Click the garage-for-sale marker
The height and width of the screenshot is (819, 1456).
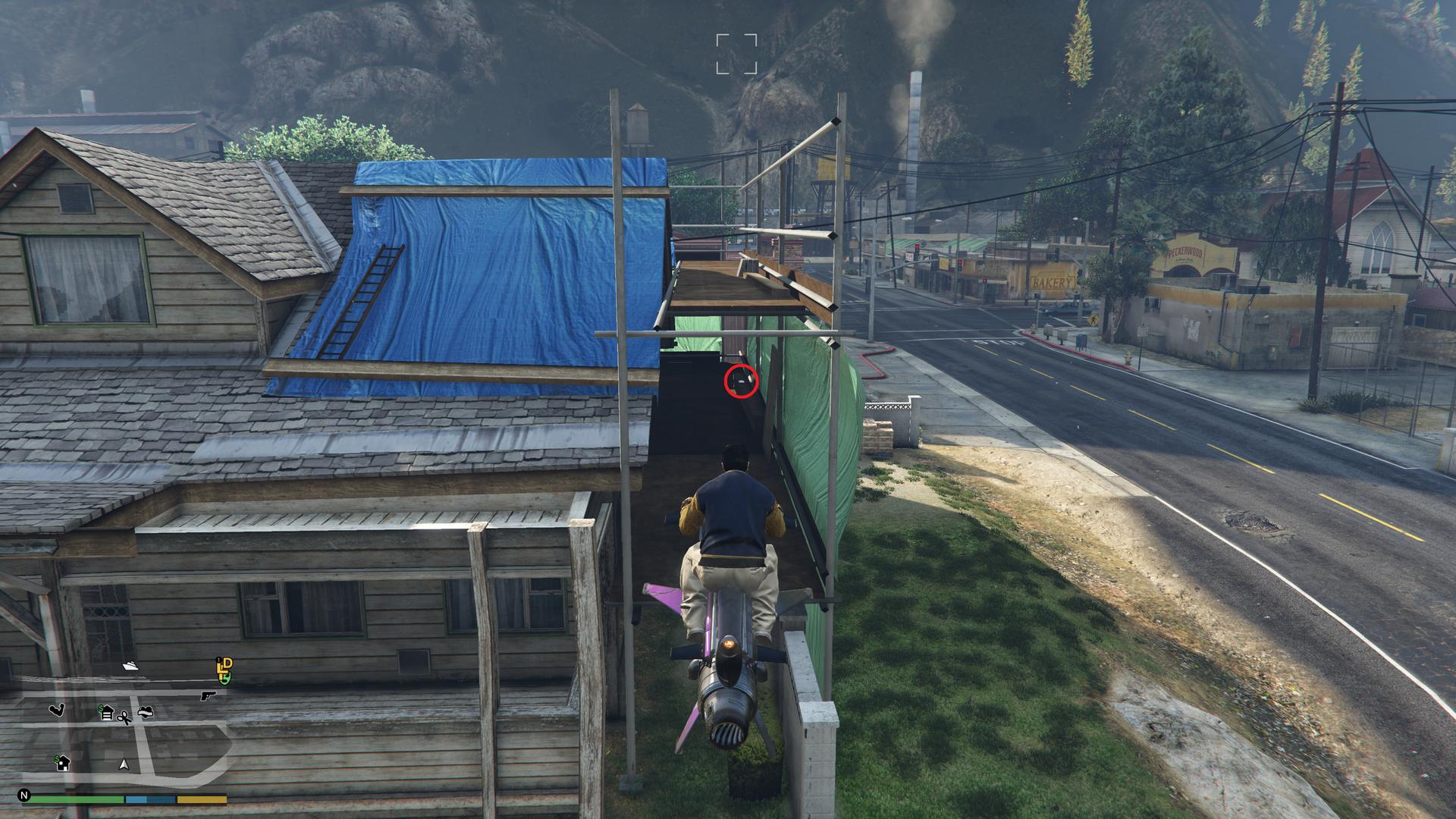[x=105, y=713]
